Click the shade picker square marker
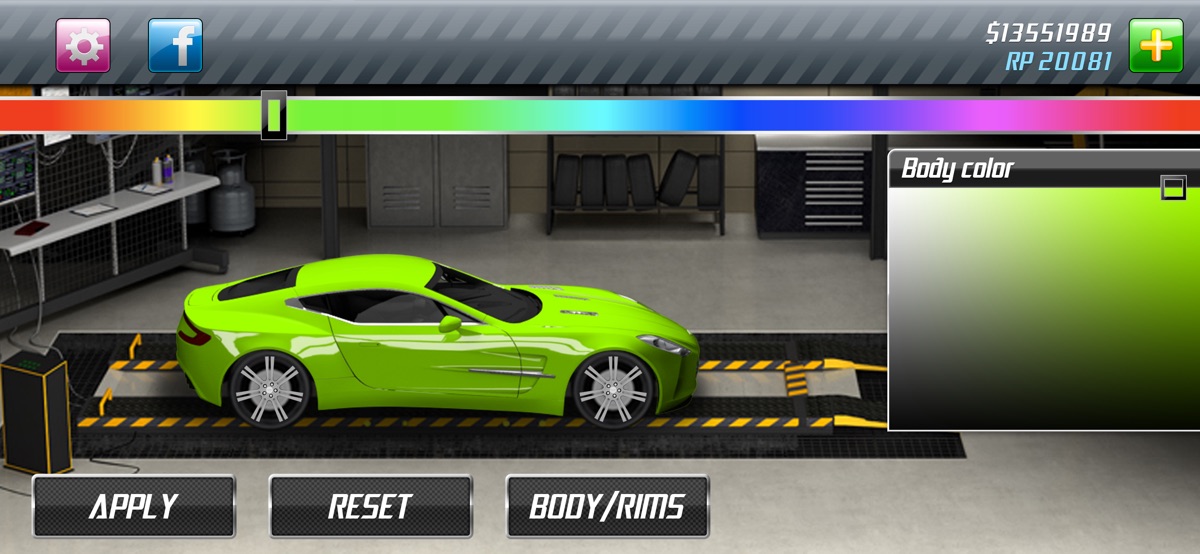The image size is (1200, 554). 1173,187
